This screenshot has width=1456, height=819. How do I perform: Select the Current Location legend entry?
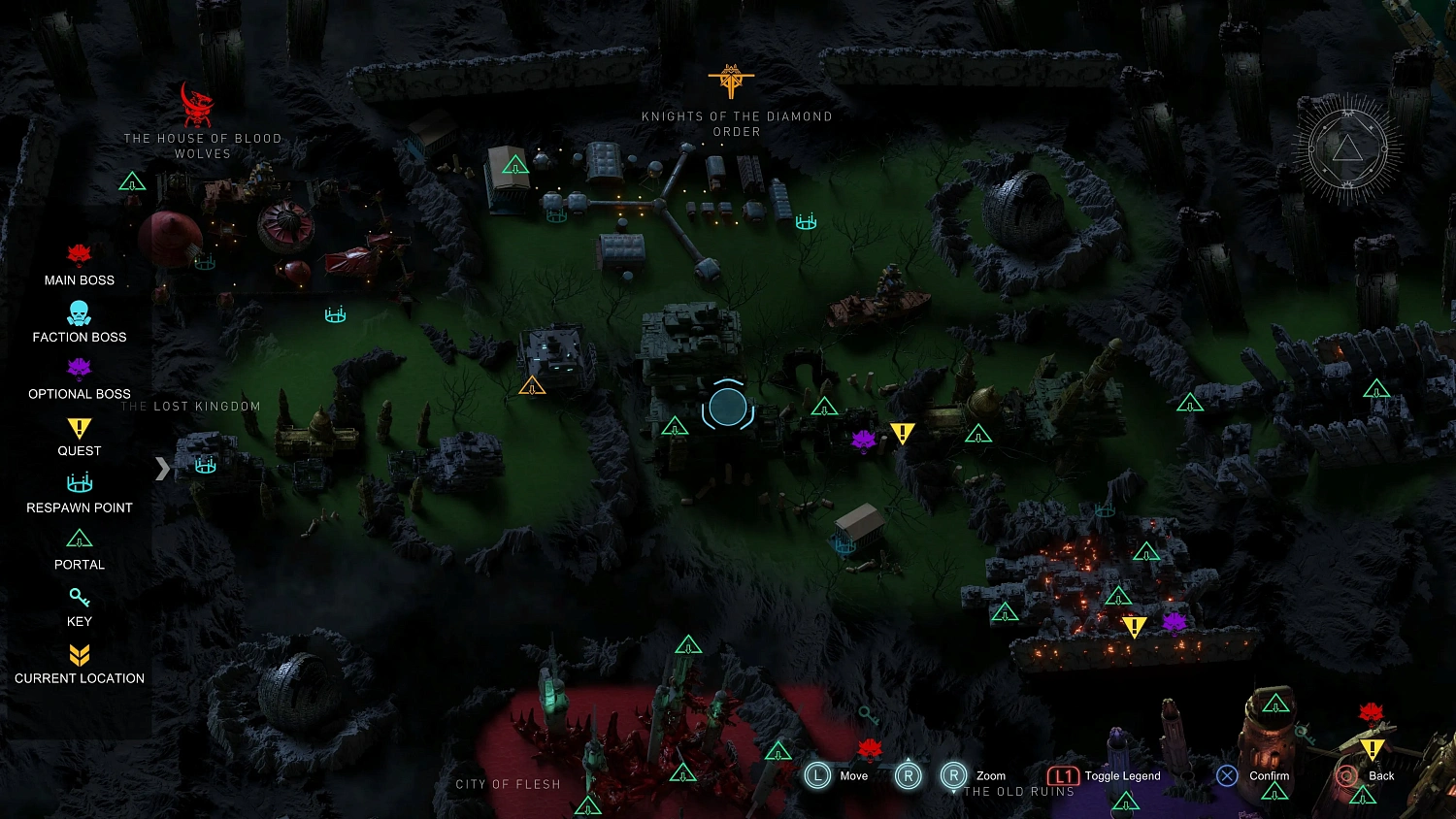(80, 664)
